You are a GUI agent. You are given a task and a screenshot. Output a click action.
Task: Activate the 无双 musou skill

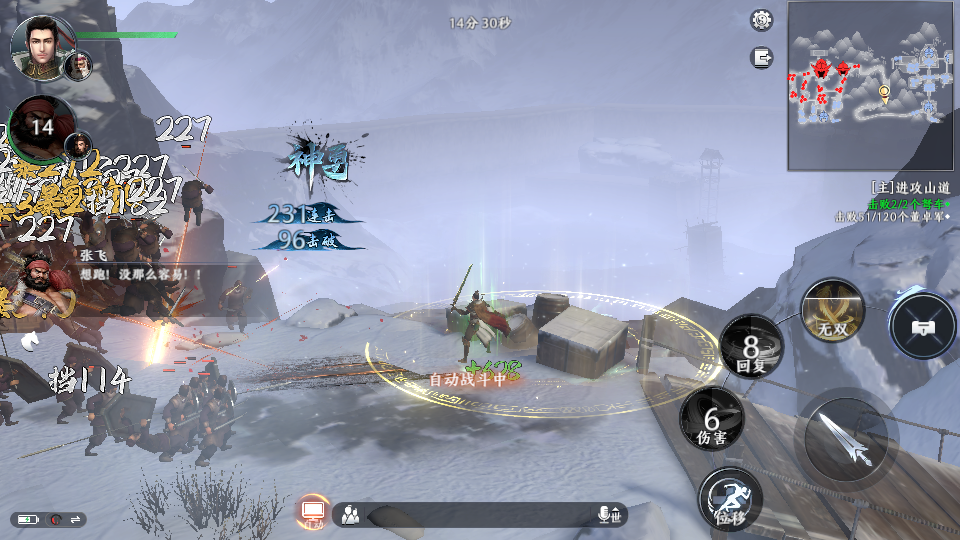[x=833, y=309]
